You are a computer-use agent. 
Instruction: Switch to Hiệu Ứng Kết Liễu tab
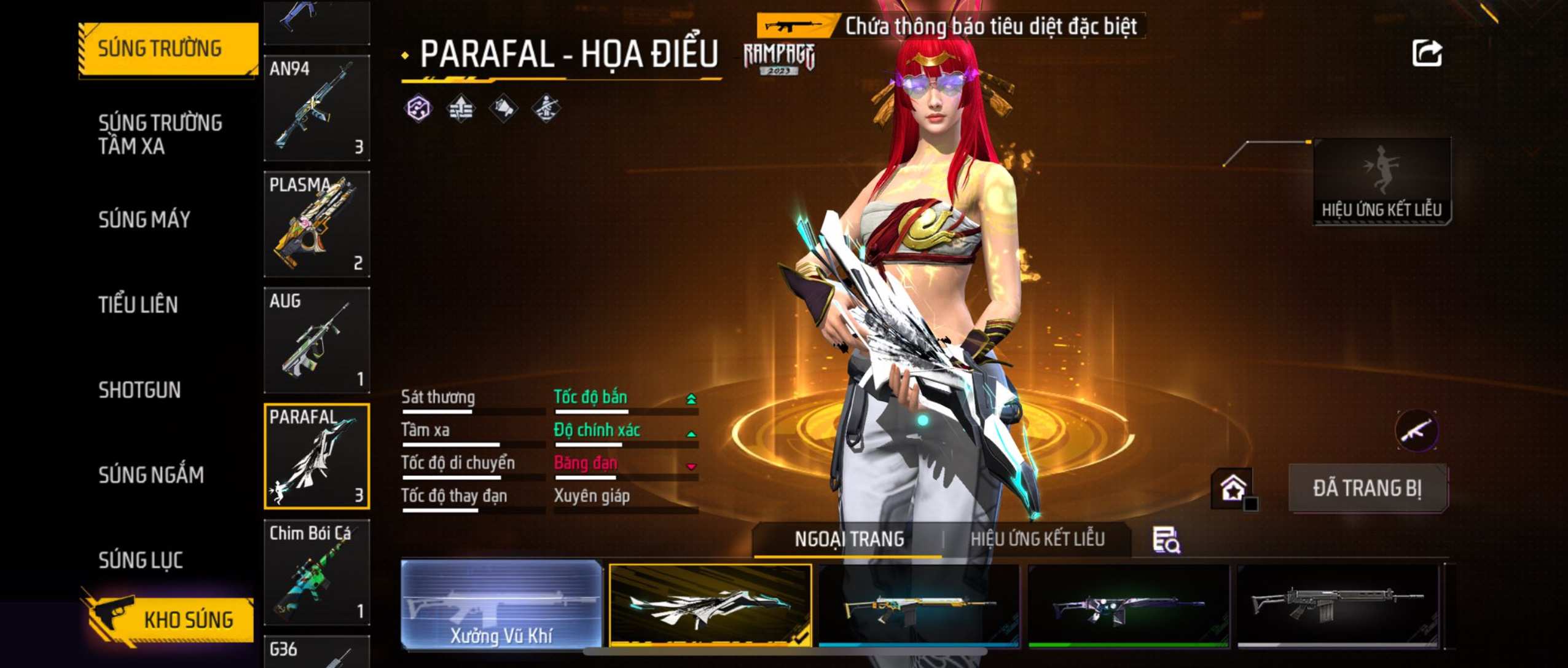point(1037,539)
